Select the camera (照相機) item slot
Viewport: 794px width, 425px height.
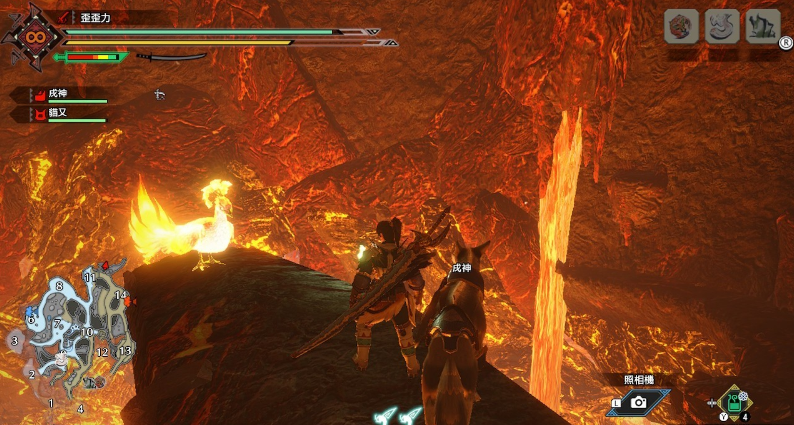(x=638, y=401)
